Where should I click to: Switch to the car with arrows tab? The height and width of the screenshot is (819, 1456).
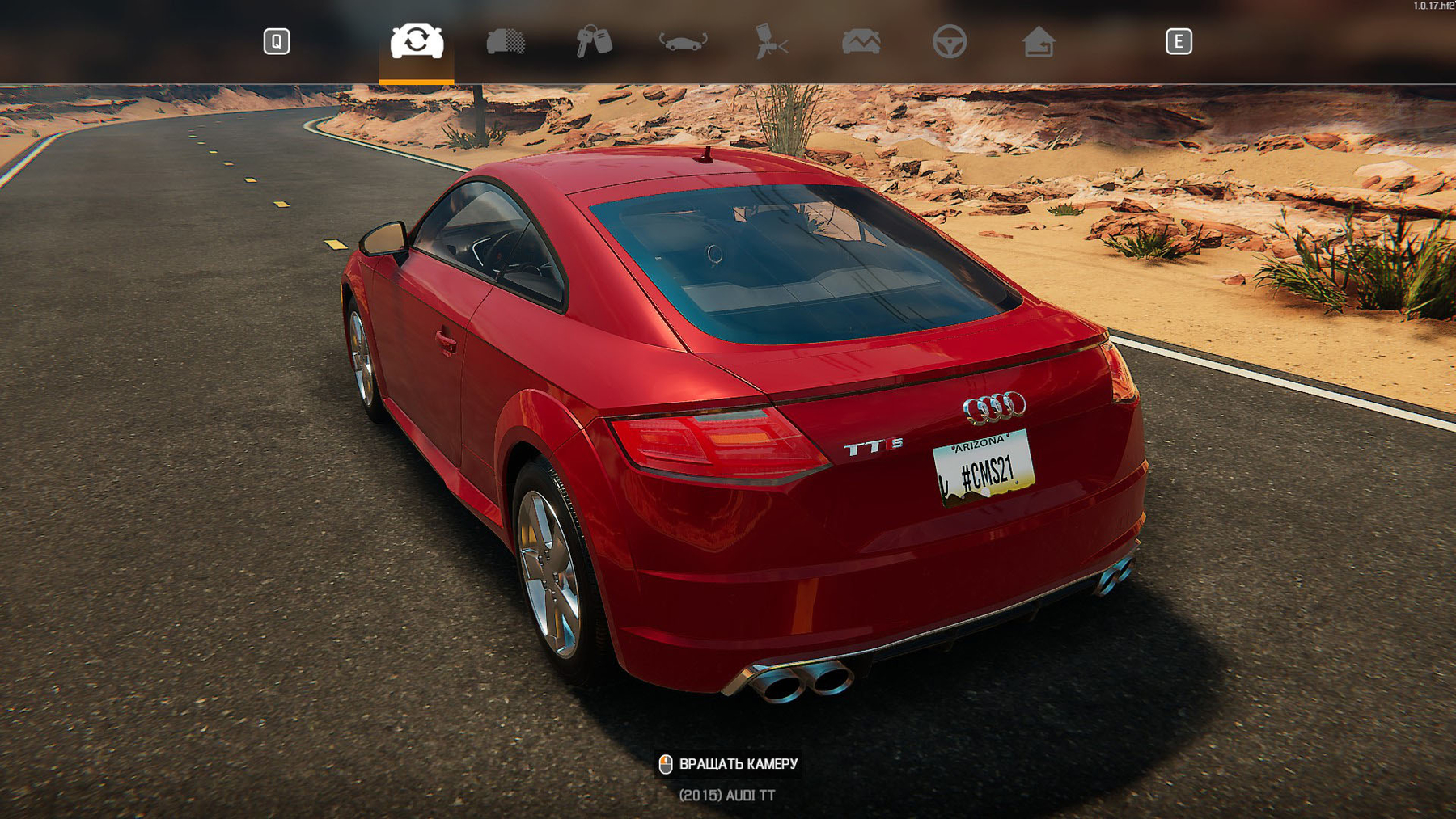point(684,41)
